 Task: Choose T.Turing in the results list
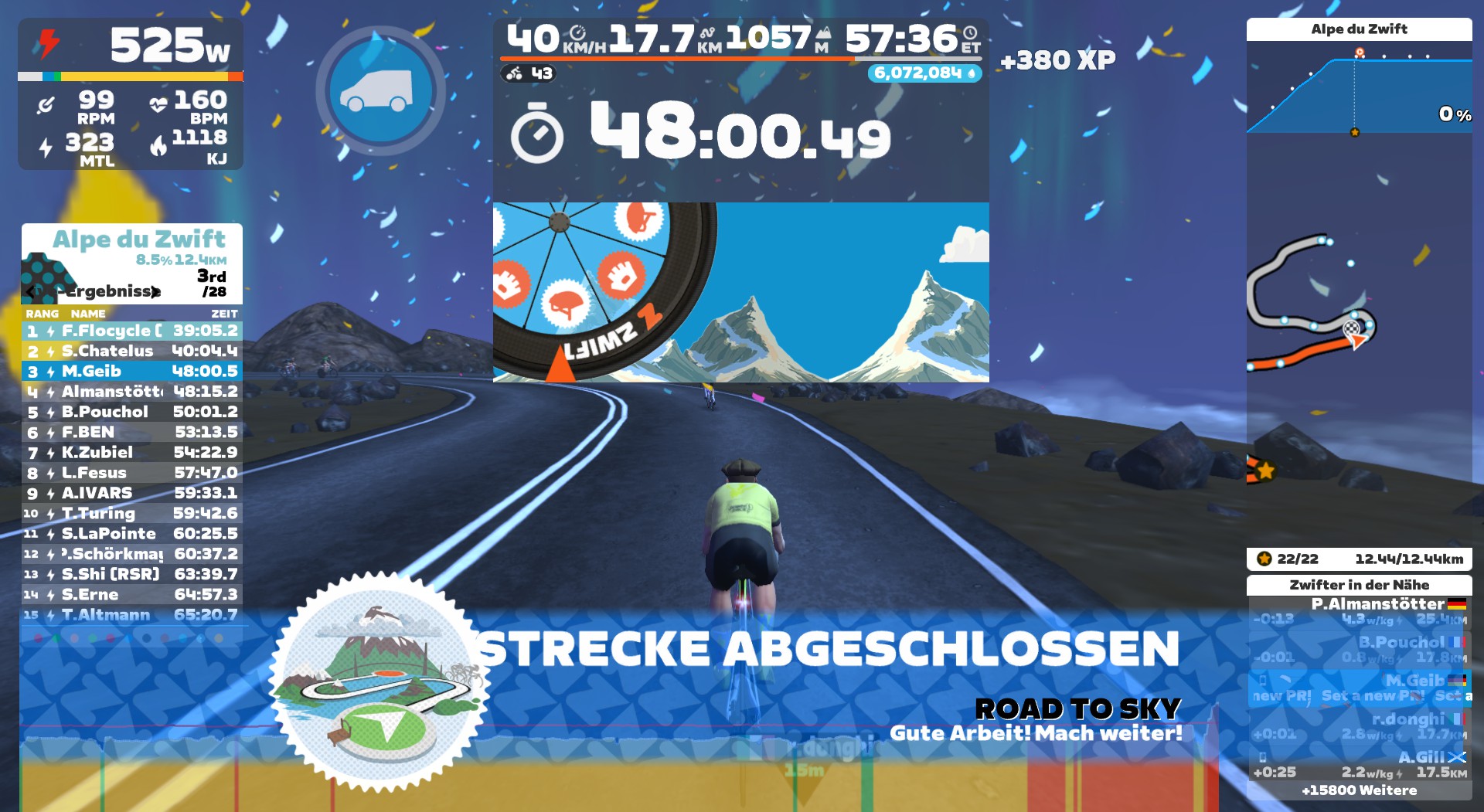pos(131,514)
